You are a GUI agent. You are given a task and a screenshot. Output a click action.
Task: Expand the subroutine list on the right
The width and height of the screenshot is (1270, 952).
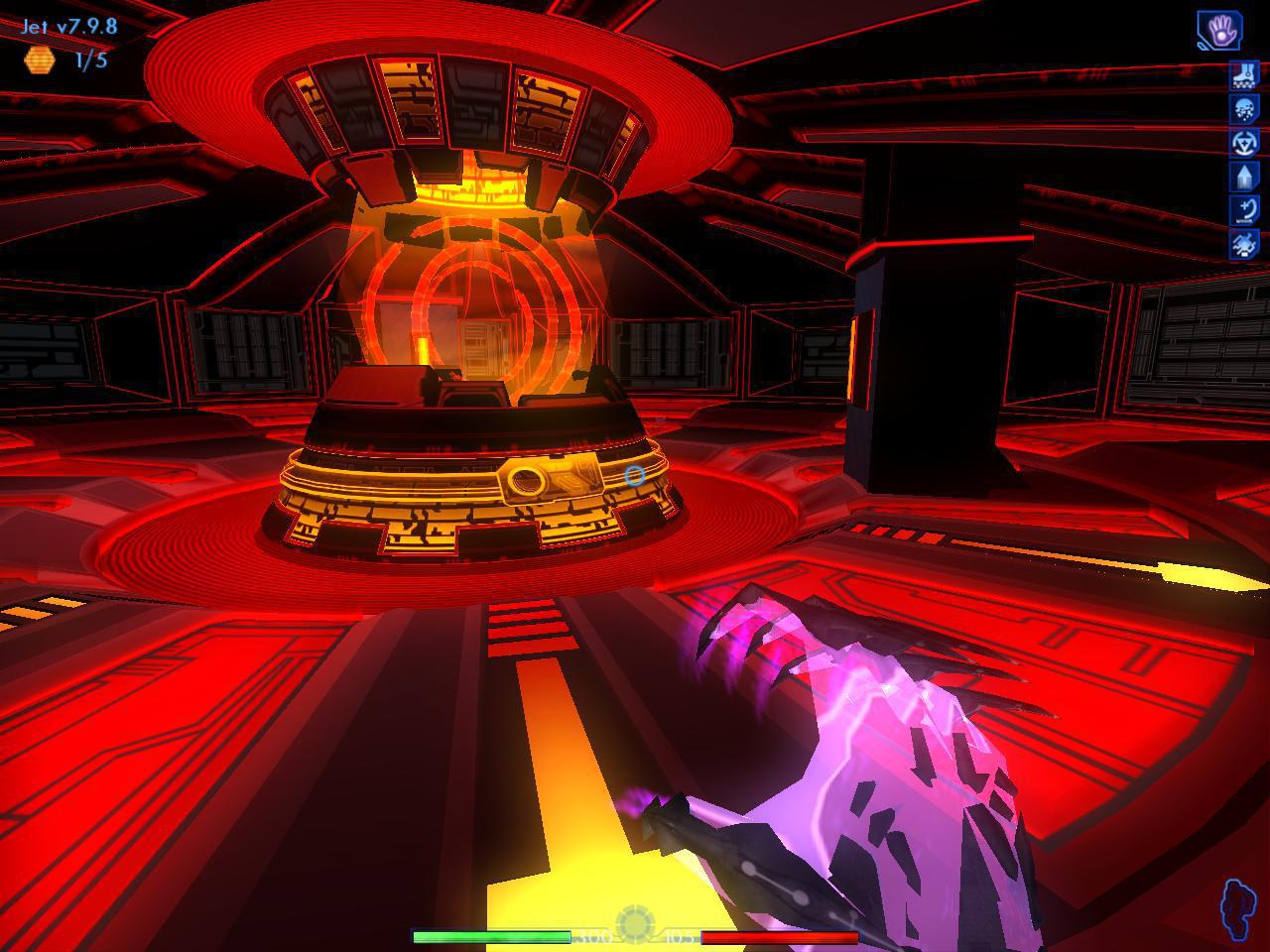pos(1245,159)
